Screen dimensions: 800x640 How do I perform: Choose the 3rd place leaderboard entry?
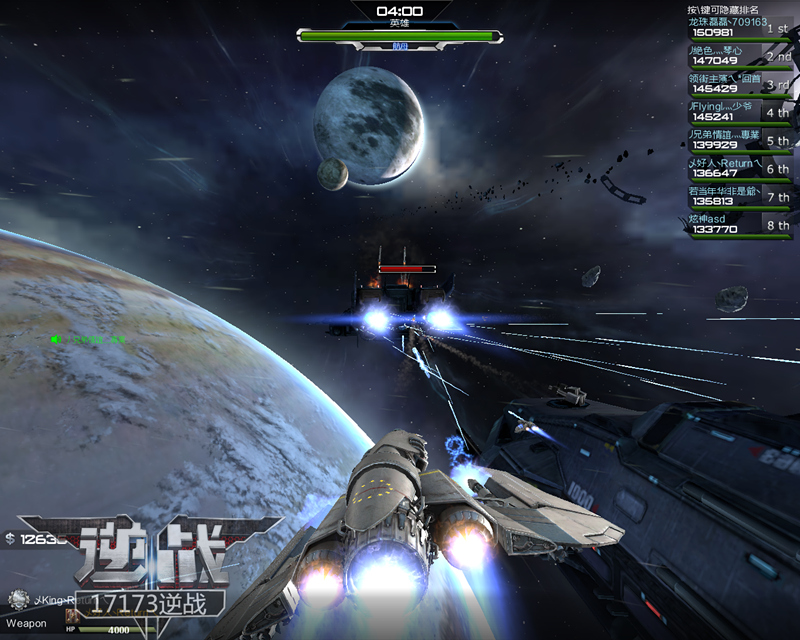tap(740, 84)
